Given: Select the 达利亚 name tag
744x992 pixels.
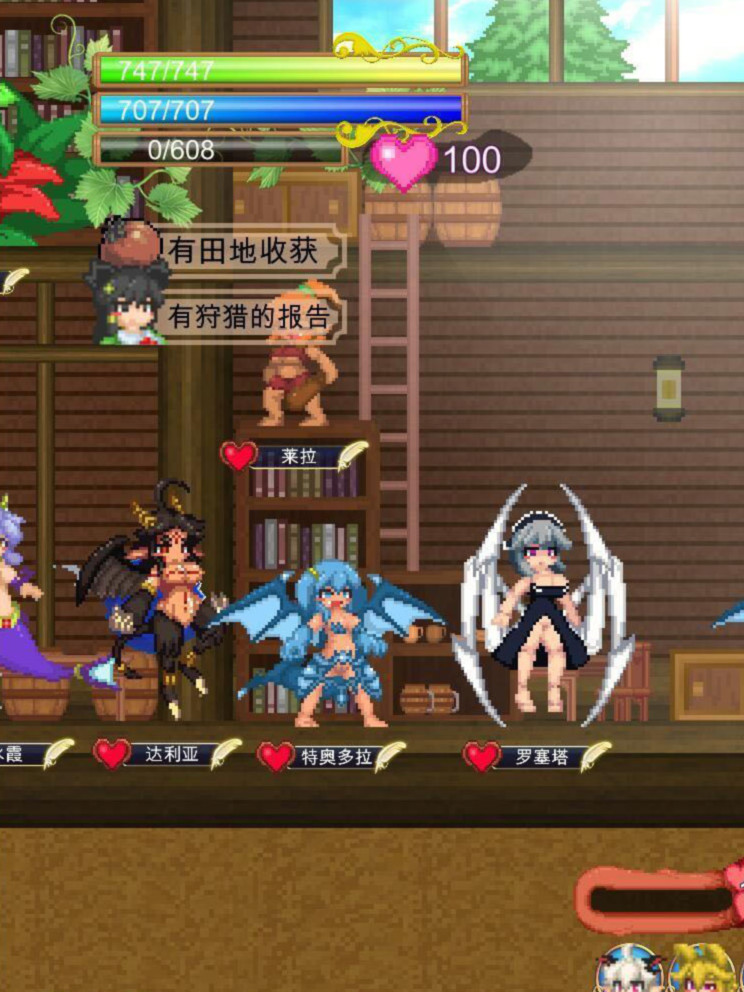Looking at the screenshot, I should [168, 754].
